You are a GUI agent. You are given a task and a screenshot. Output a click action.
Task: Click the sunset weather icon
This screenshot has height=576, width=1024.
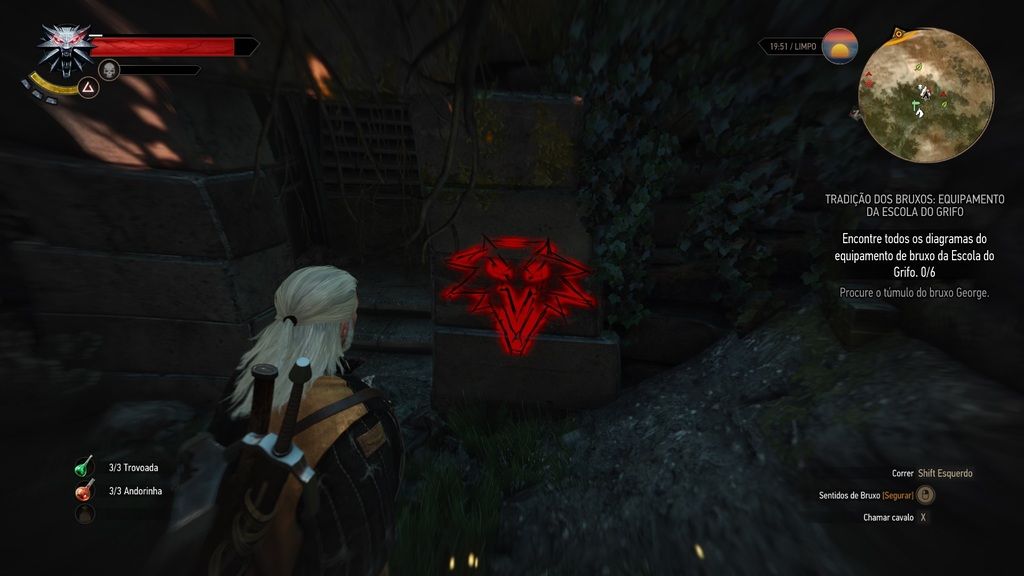[x=840, y=46]
